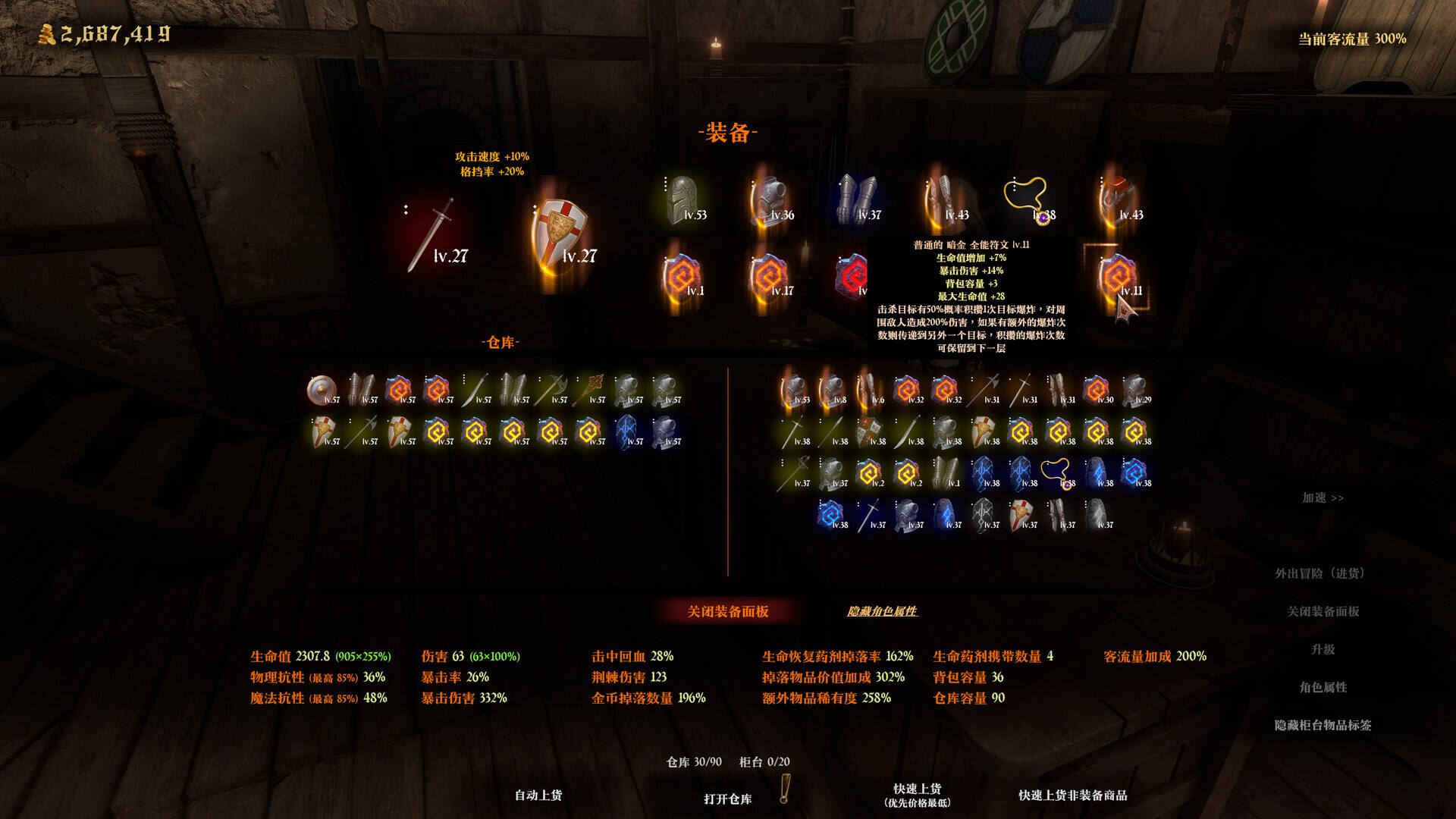
Task: Select the equipped lv.17 rune
Action: click(769, 277)
